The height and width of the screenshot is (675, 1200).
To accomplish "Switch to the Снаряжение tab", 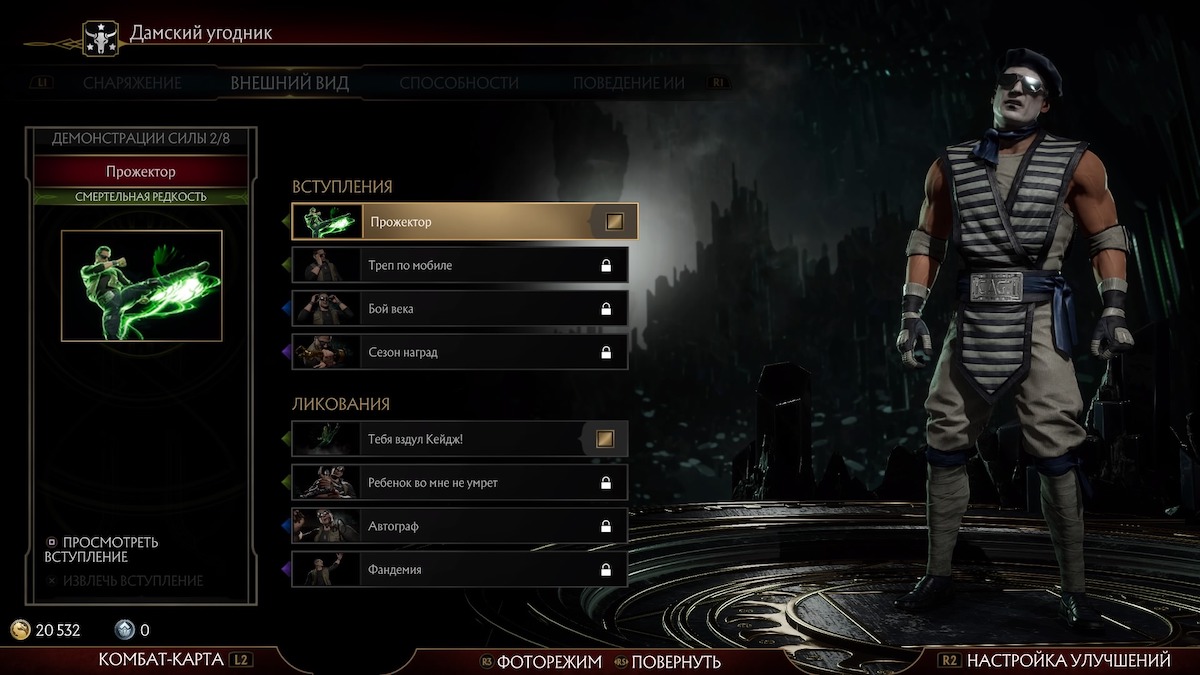I will (132, 83).
